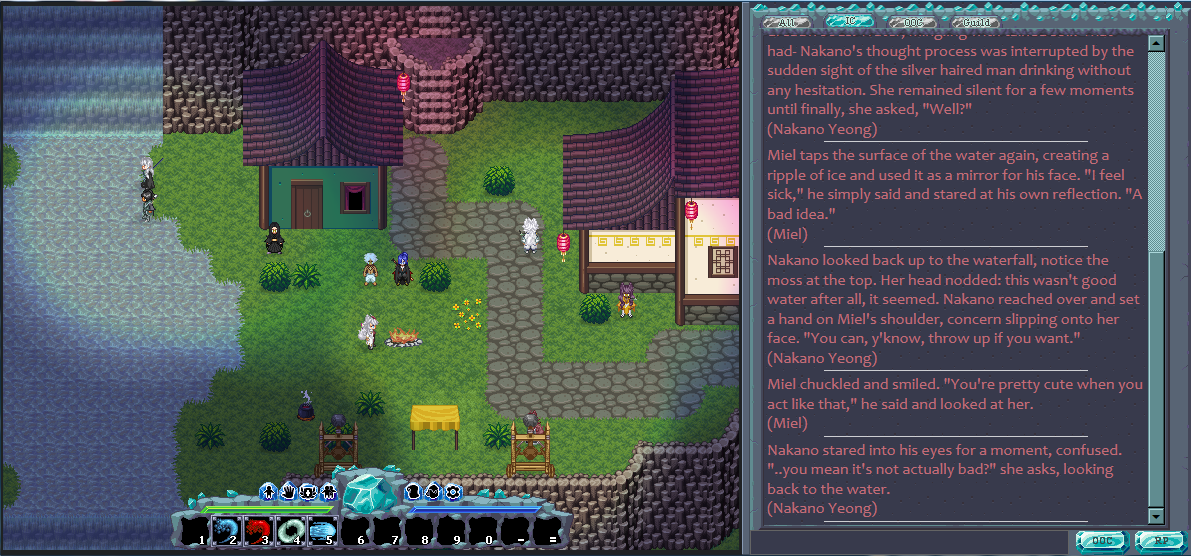This screenshot has width=1191, height=556.
Task: Show the Guild chat tab
Action: click(x=976, y=21)
